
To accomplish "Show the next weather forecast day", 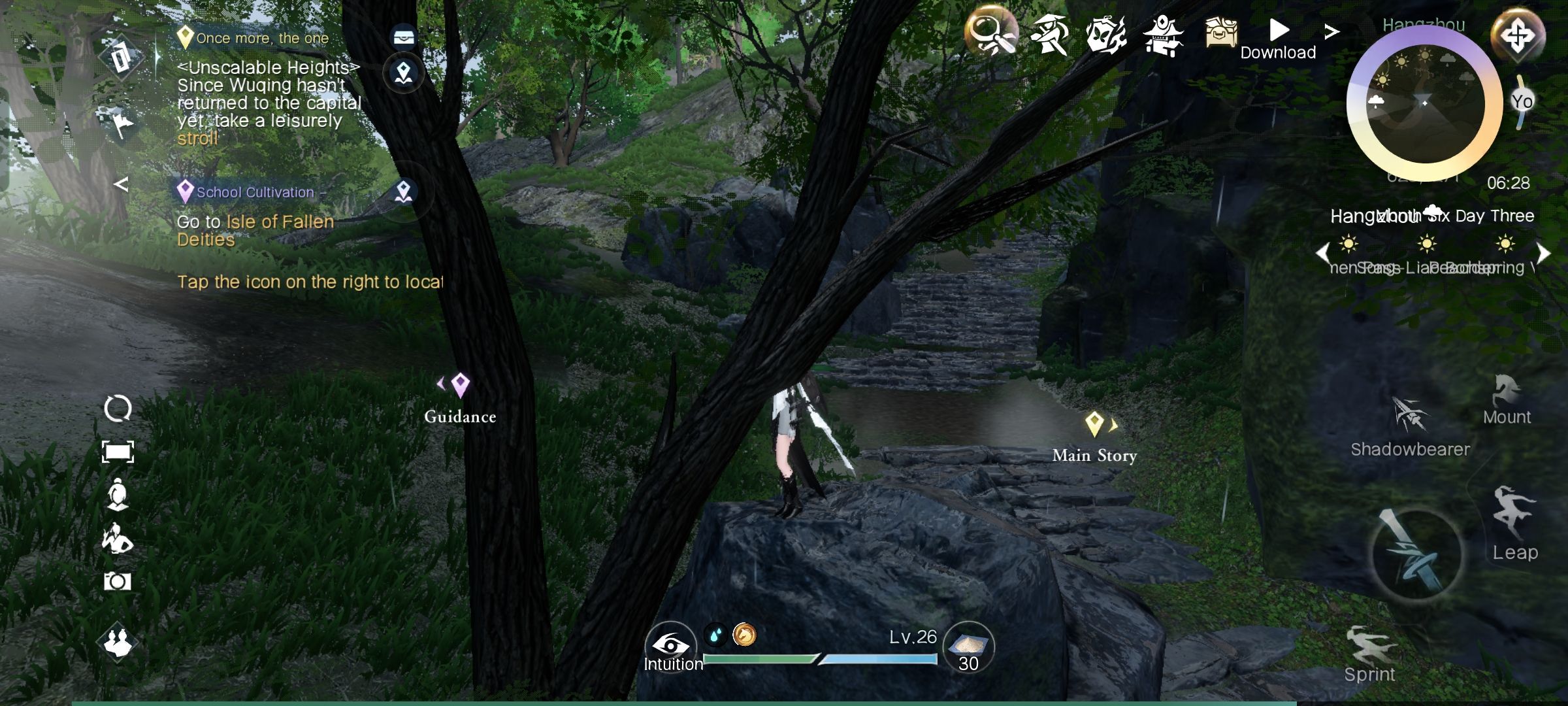I will [x=1544, y=253].
